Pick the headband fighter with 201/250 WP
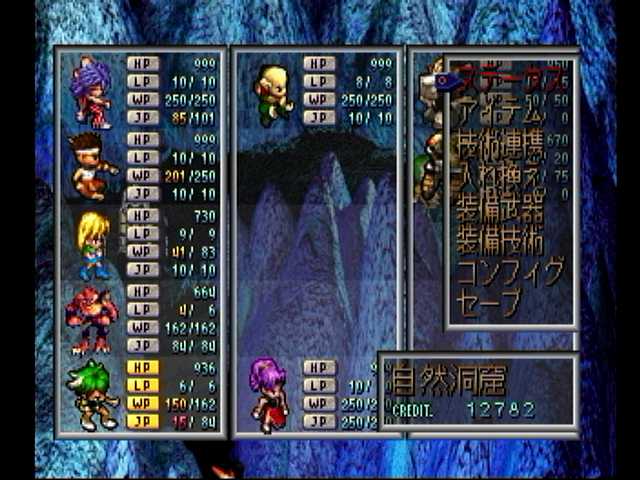This screenshot has width=640, height=480. point(92,165)
